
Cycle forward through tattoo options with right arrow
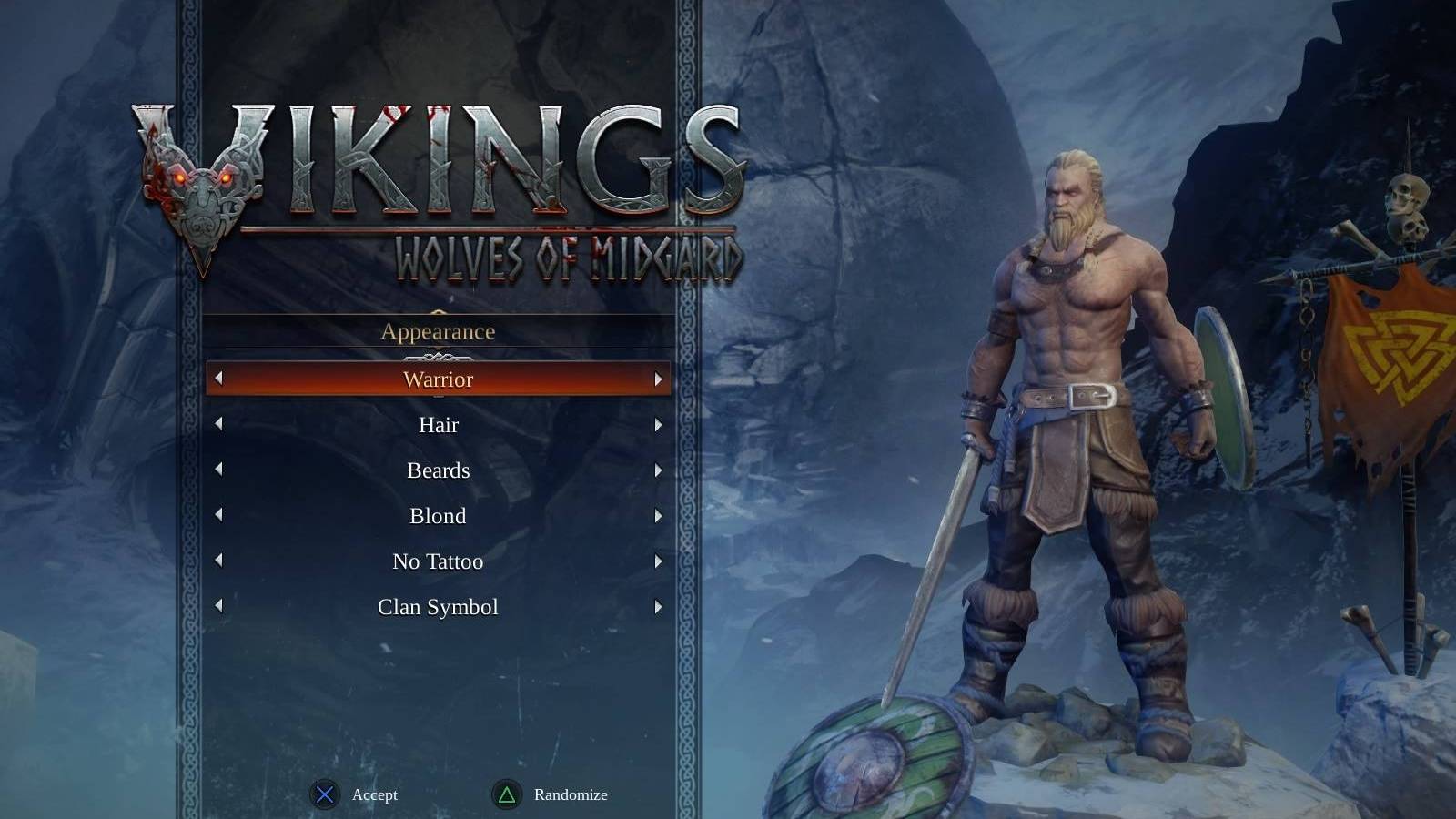[659, 561]
